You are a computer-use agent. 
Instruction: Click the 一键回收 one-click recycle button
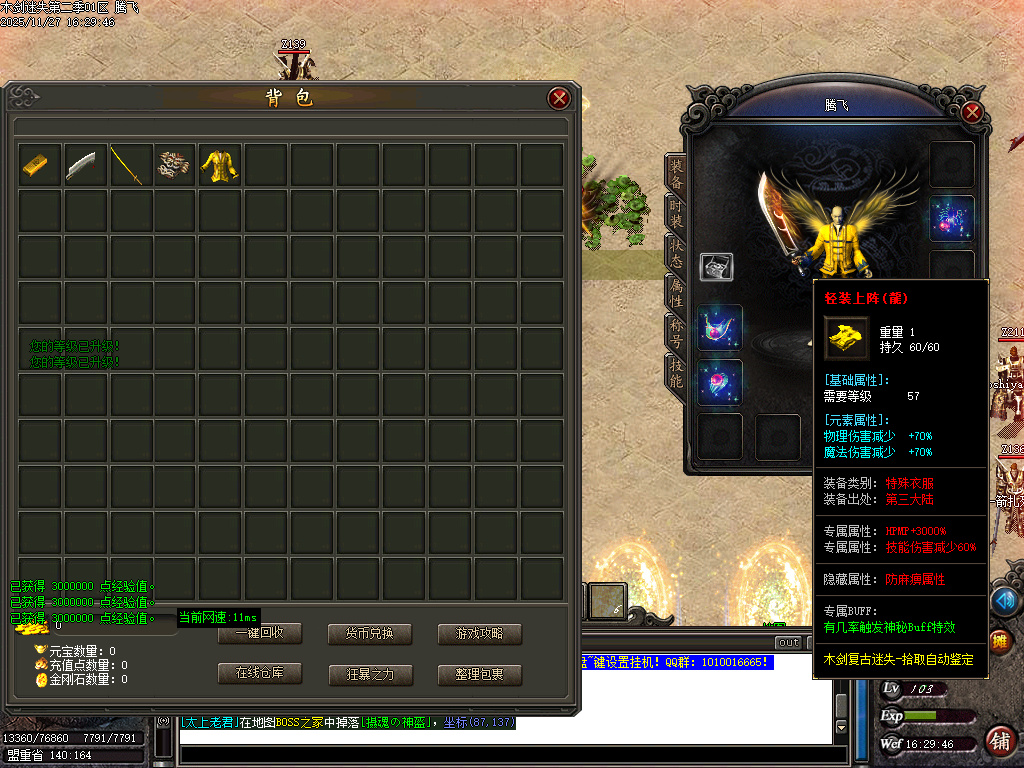tap(260, 634)
